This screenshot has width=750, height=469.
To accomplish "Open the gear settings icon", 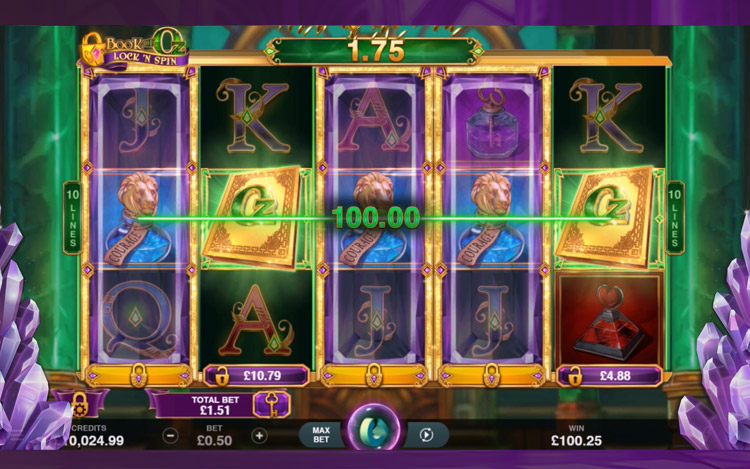I will click(78, 404).
